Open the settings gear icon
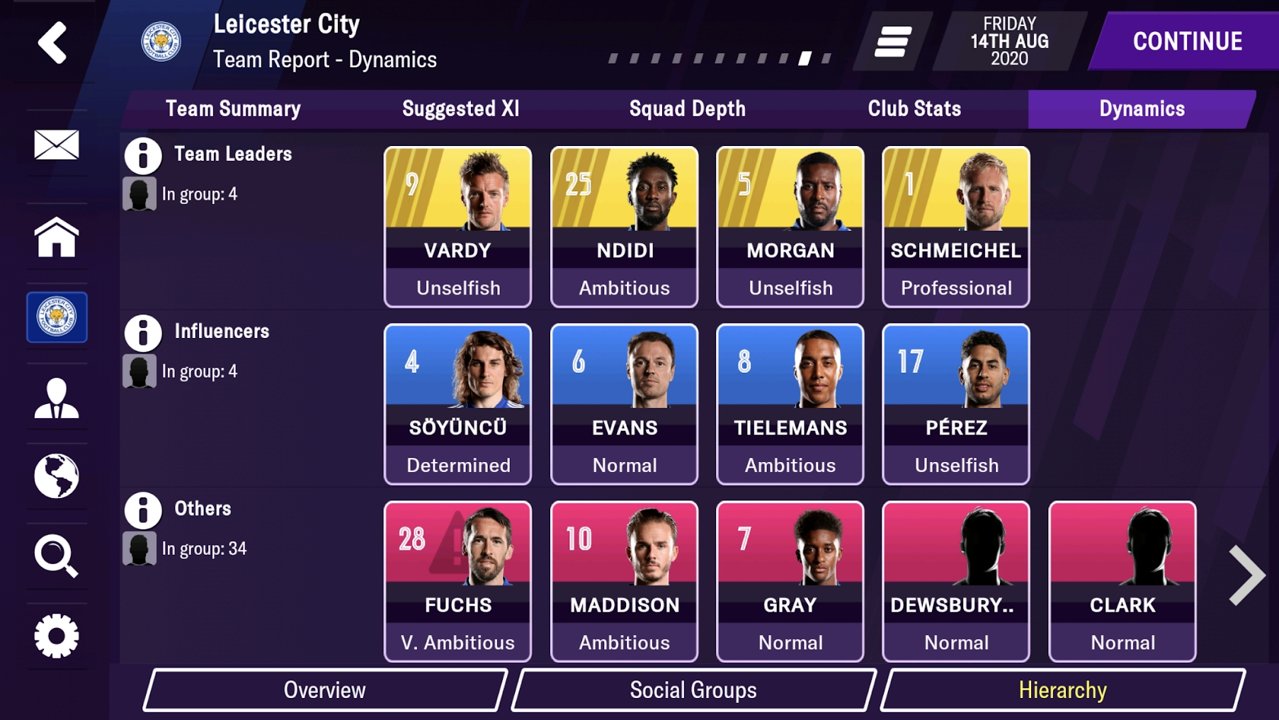The image size is (1279, 720). click(56, 636)
